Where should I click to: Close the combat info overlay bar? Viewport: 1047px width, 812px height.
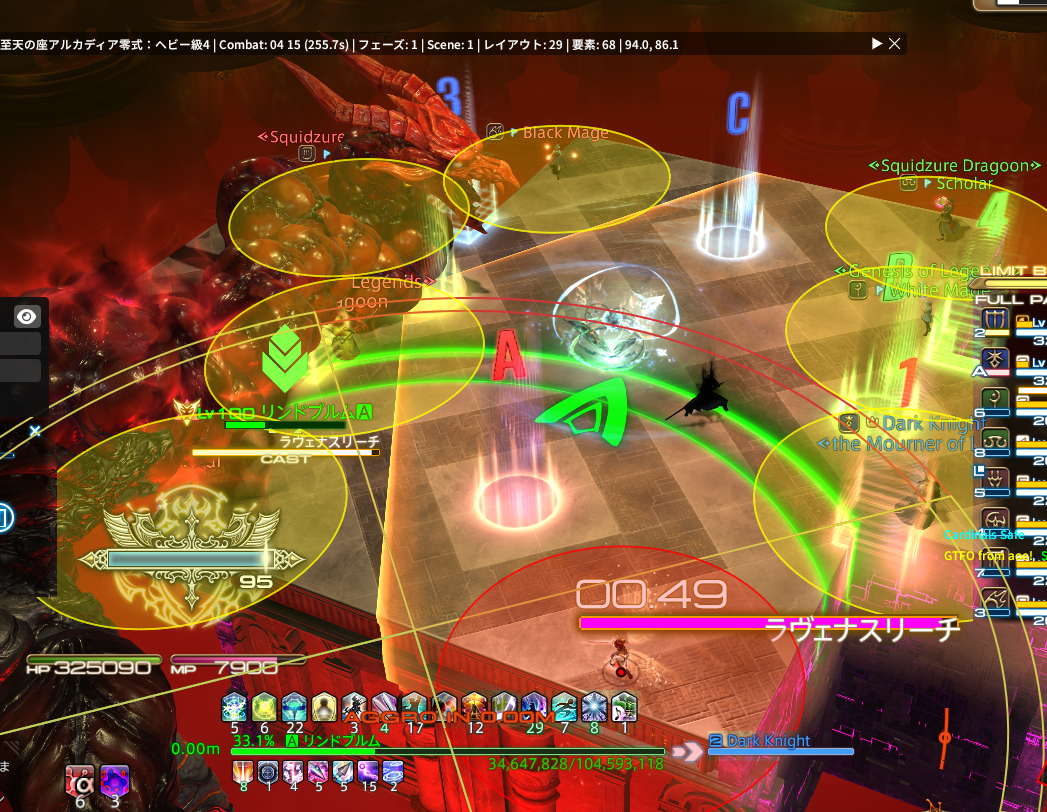pyautogui.click(x=895, y=44)
